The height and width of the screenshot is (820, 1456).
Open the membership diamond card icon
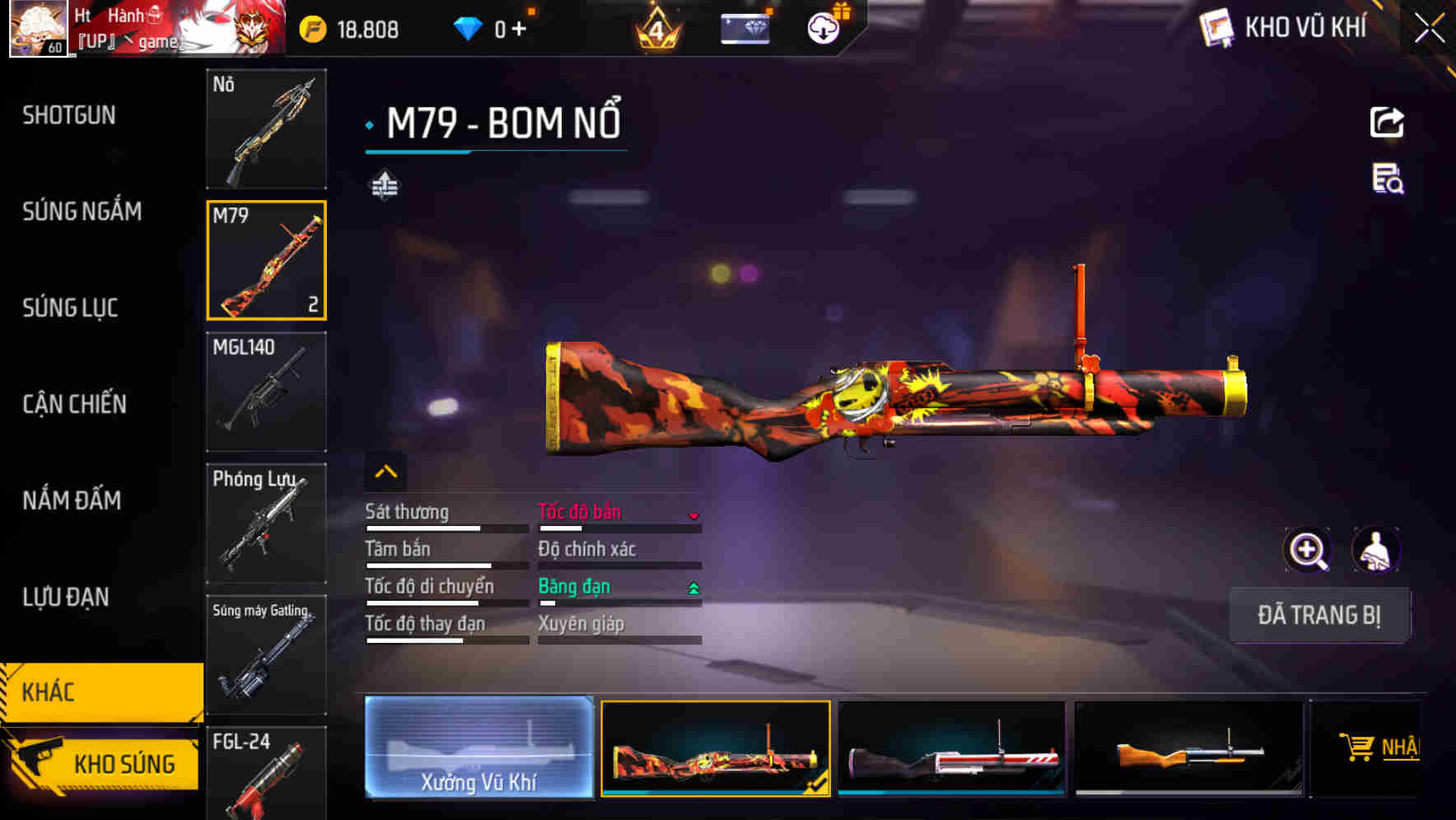pos(745,30)
